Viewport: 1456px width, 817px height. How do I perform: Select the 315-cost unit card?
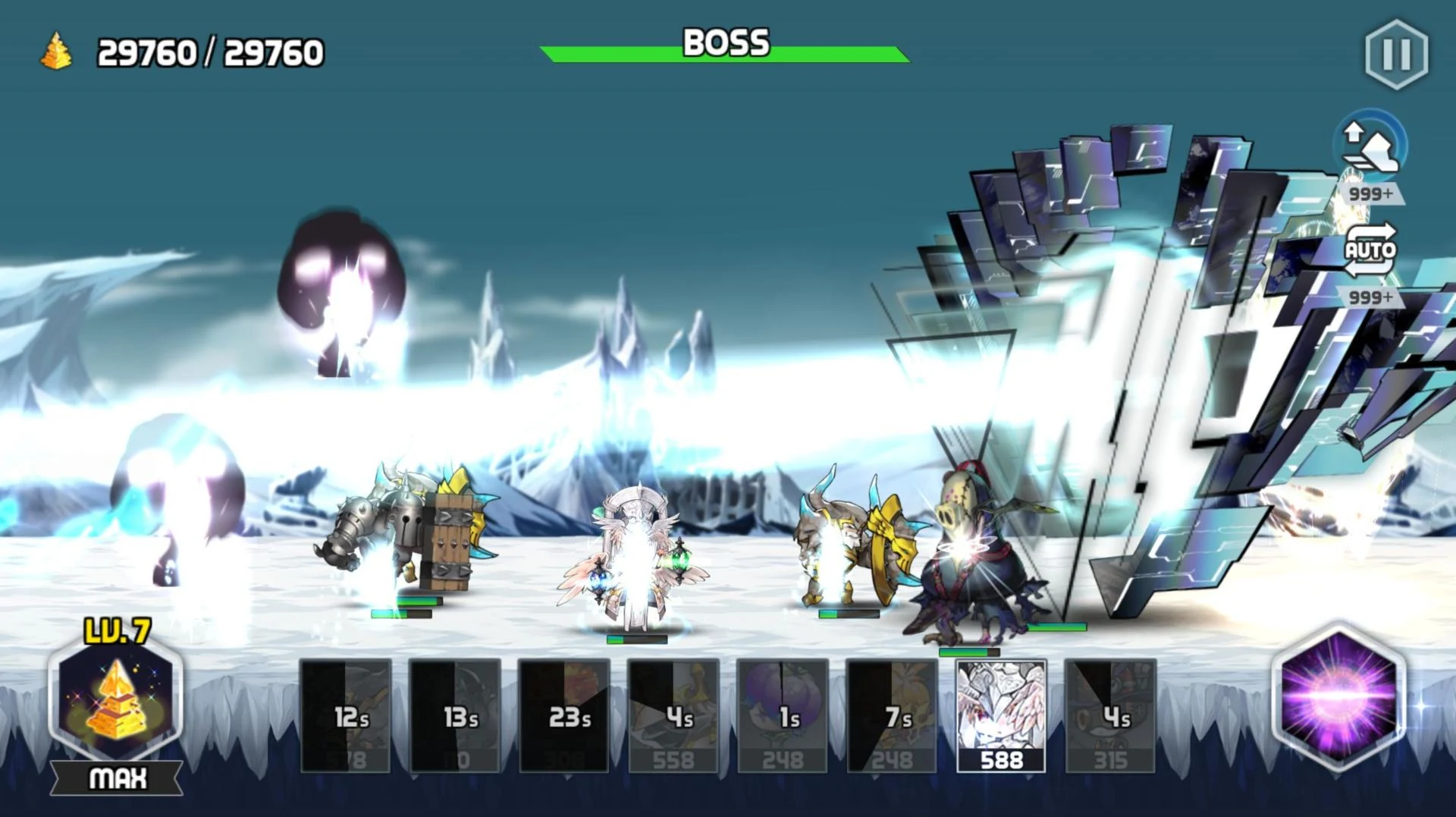[1110, 716]
